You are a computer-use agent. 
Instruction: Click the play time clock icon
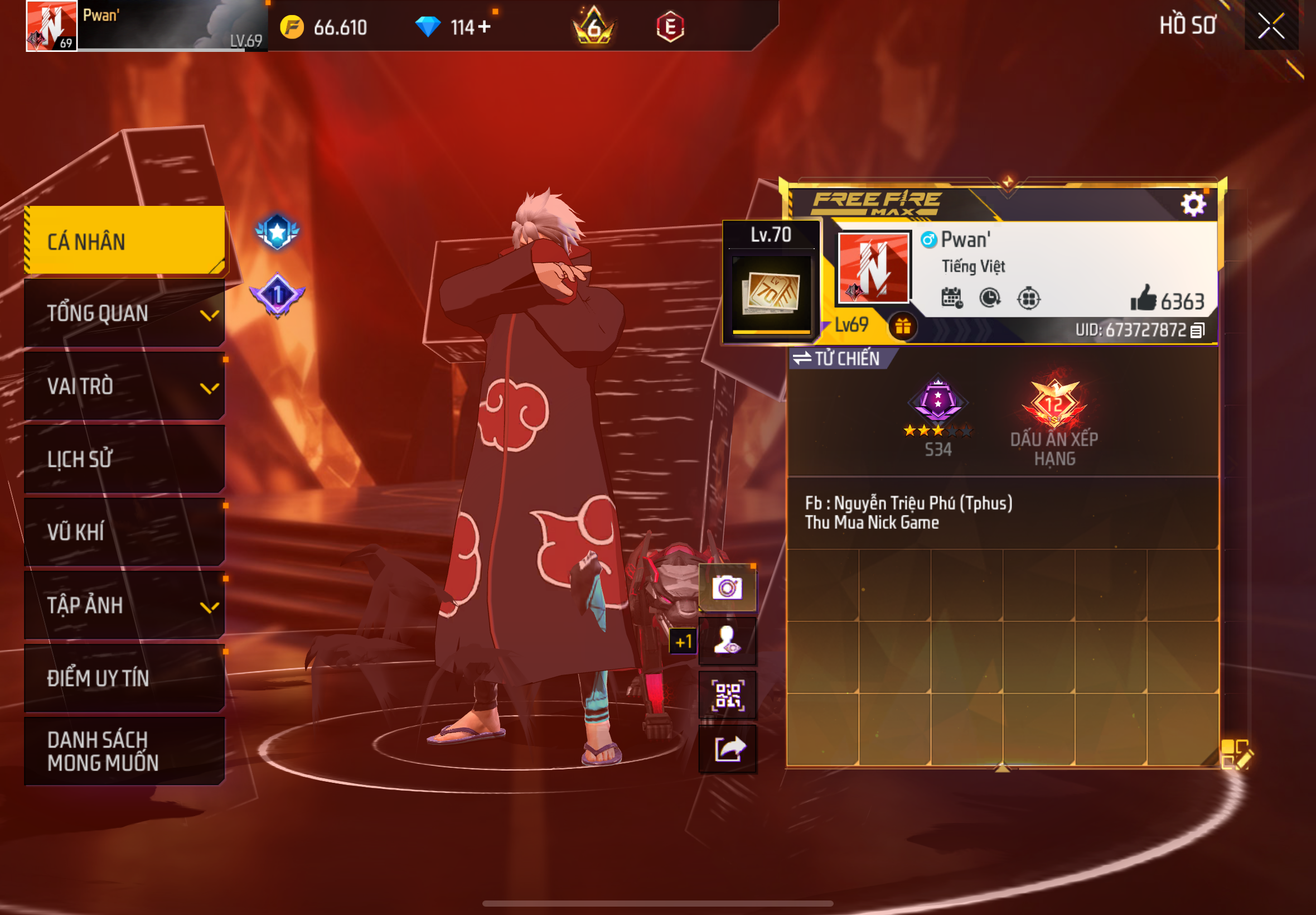989,298
